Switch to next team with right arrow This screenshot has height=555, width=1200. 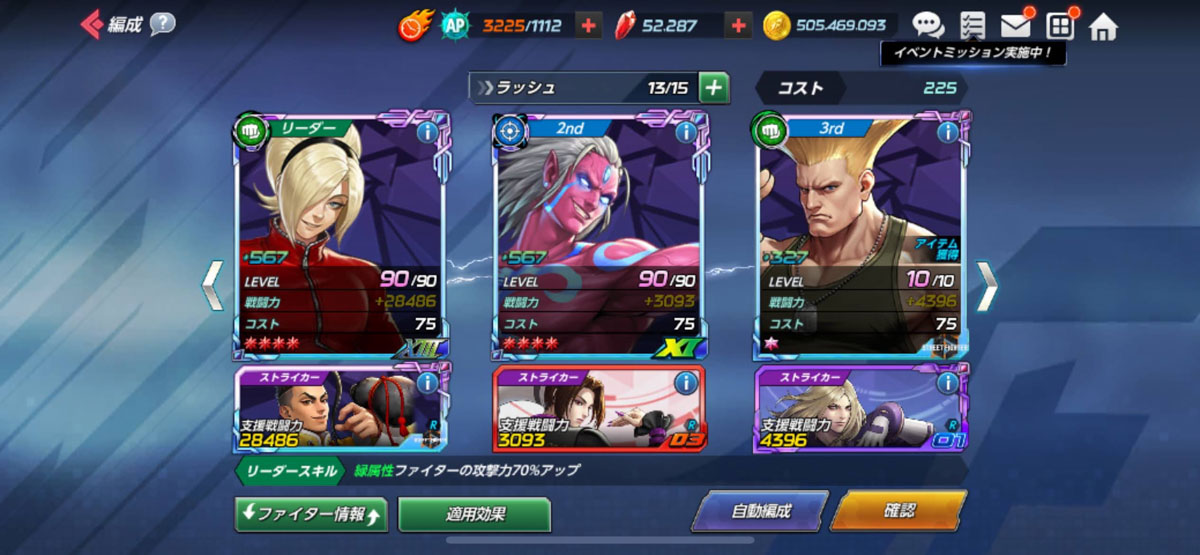(x=986, y=286)
